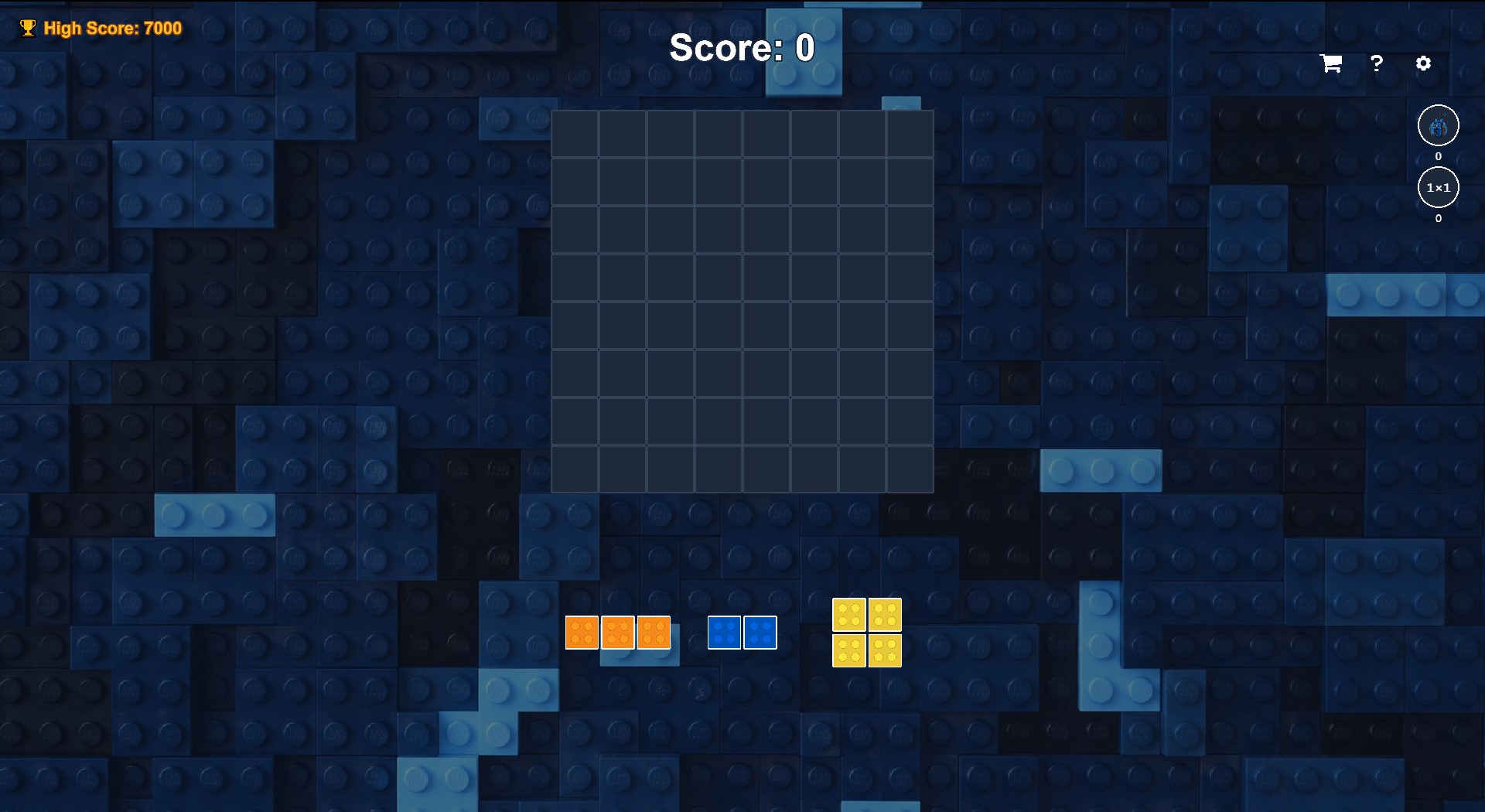
Task: Click the 1×1 power-up counter showing 0
Action: click(x=1438, y=219)
